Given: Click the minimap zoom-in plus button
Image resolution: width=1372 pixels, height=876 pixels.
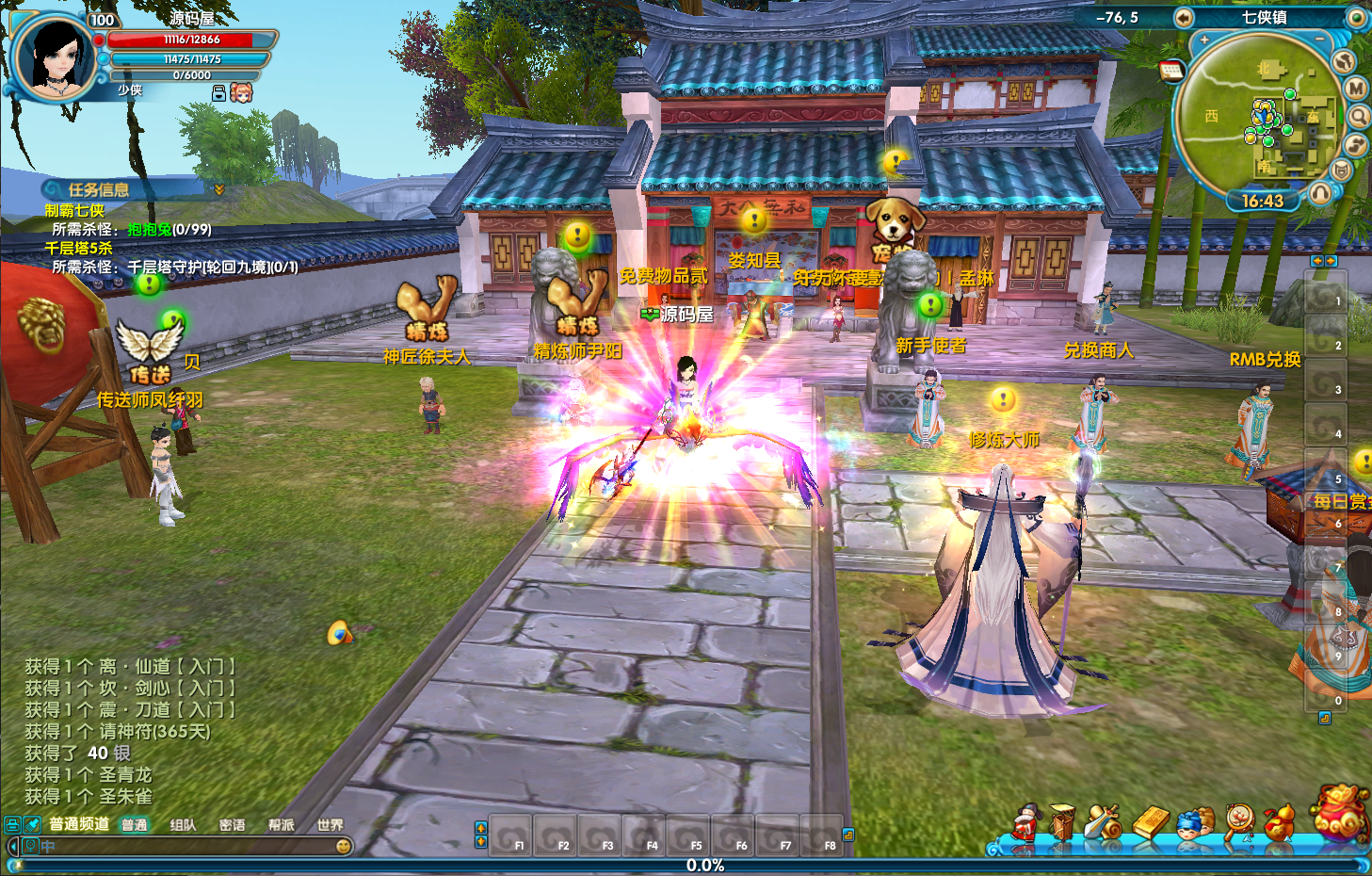Looking at the screenshot, I should tap(1204, 41).
